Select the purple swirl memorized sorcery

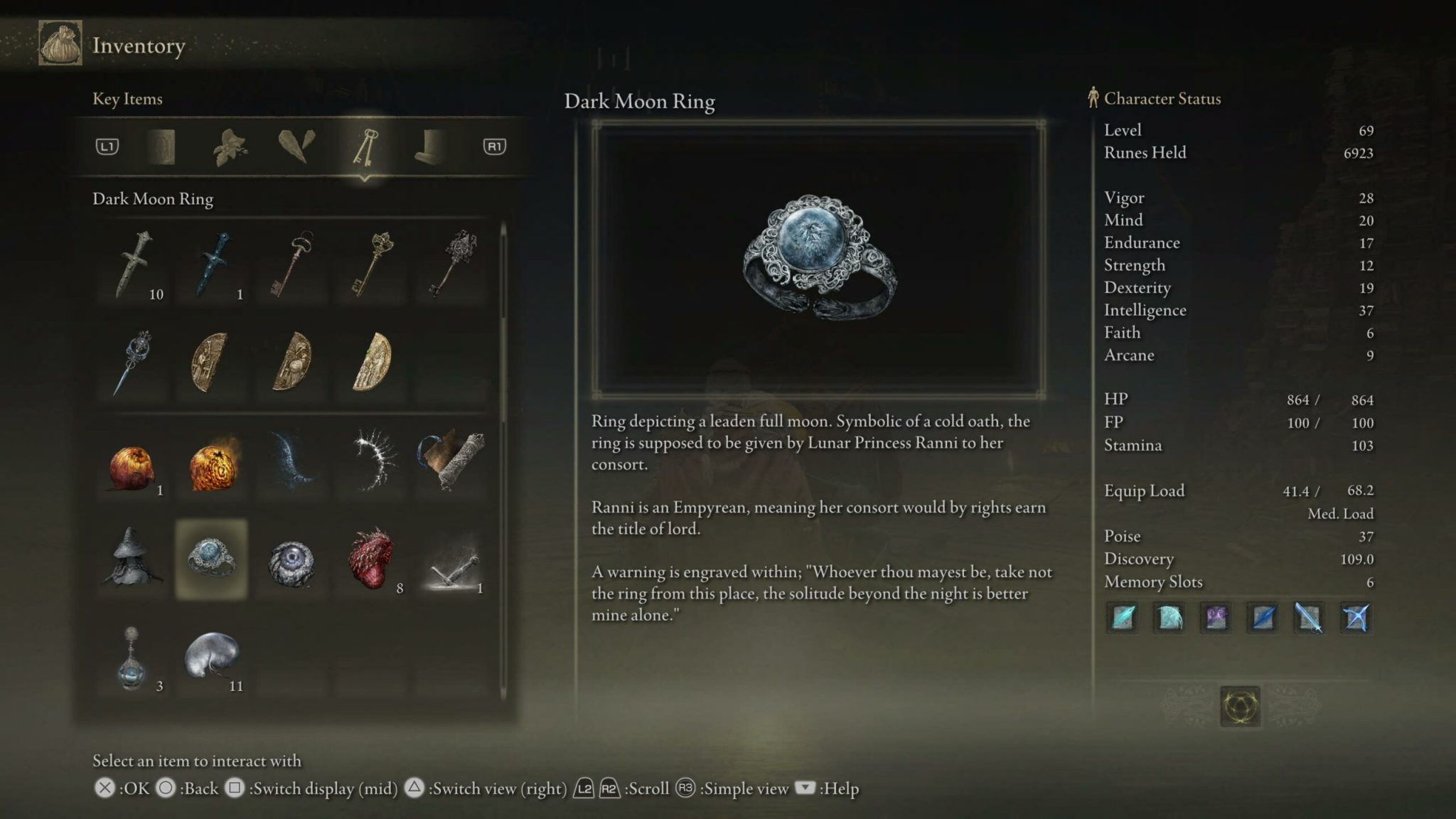pos(1216,618)
